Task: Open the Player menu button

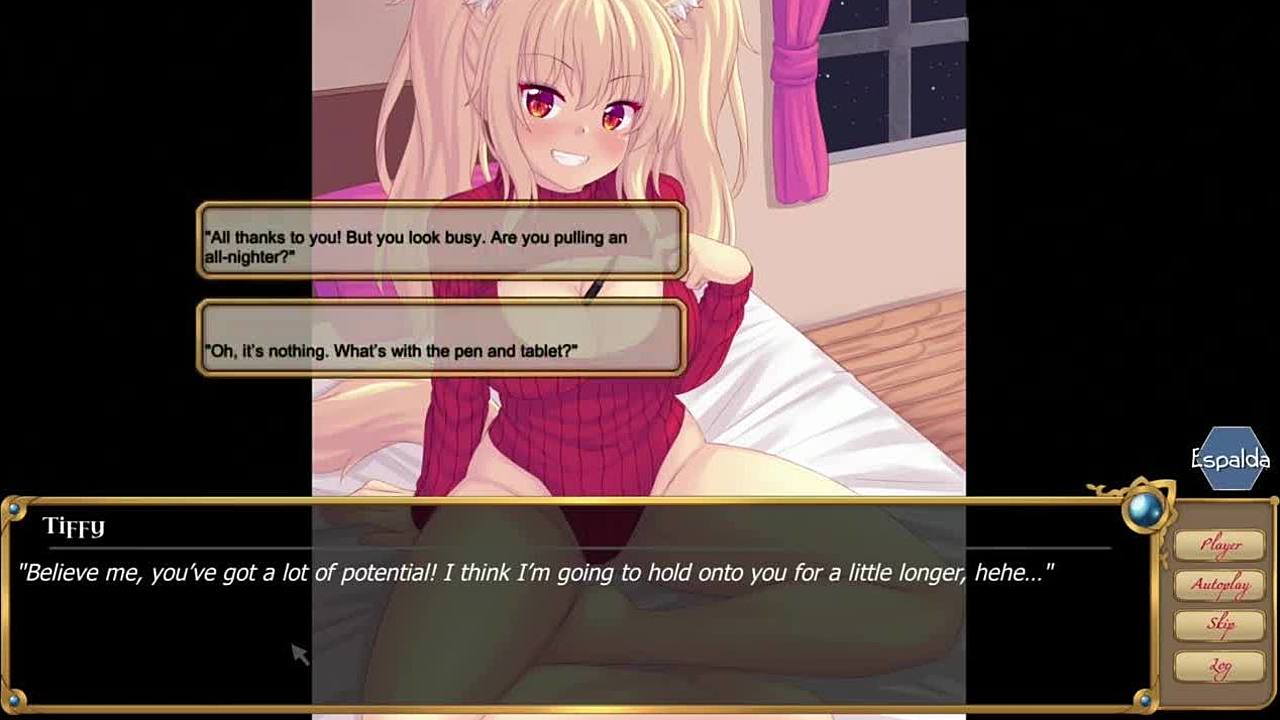Action: click(1220, 545)
